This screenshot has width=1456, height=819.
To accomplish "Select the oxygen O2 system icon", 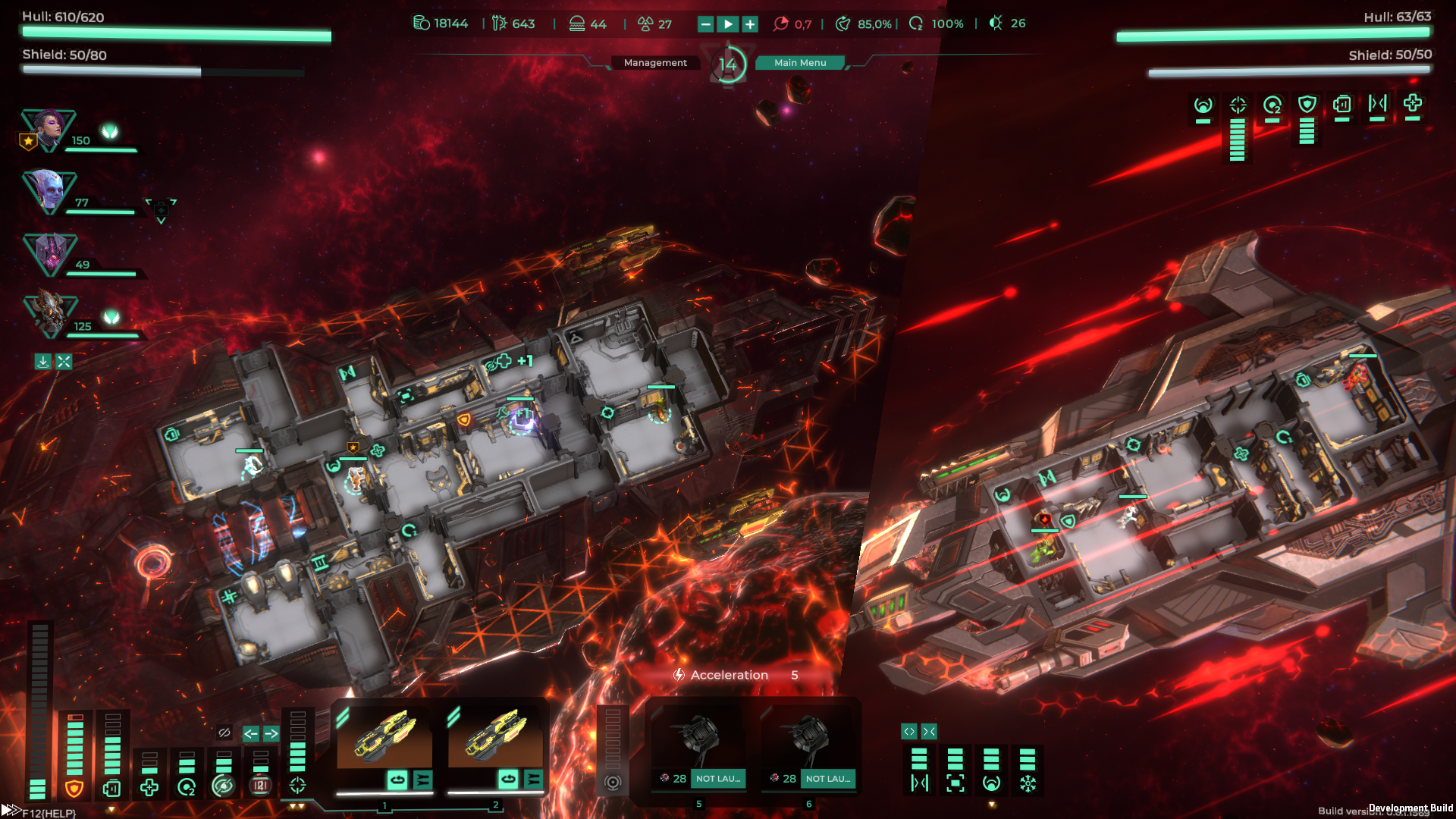I will pyautogui.click(x=187, y=788).
